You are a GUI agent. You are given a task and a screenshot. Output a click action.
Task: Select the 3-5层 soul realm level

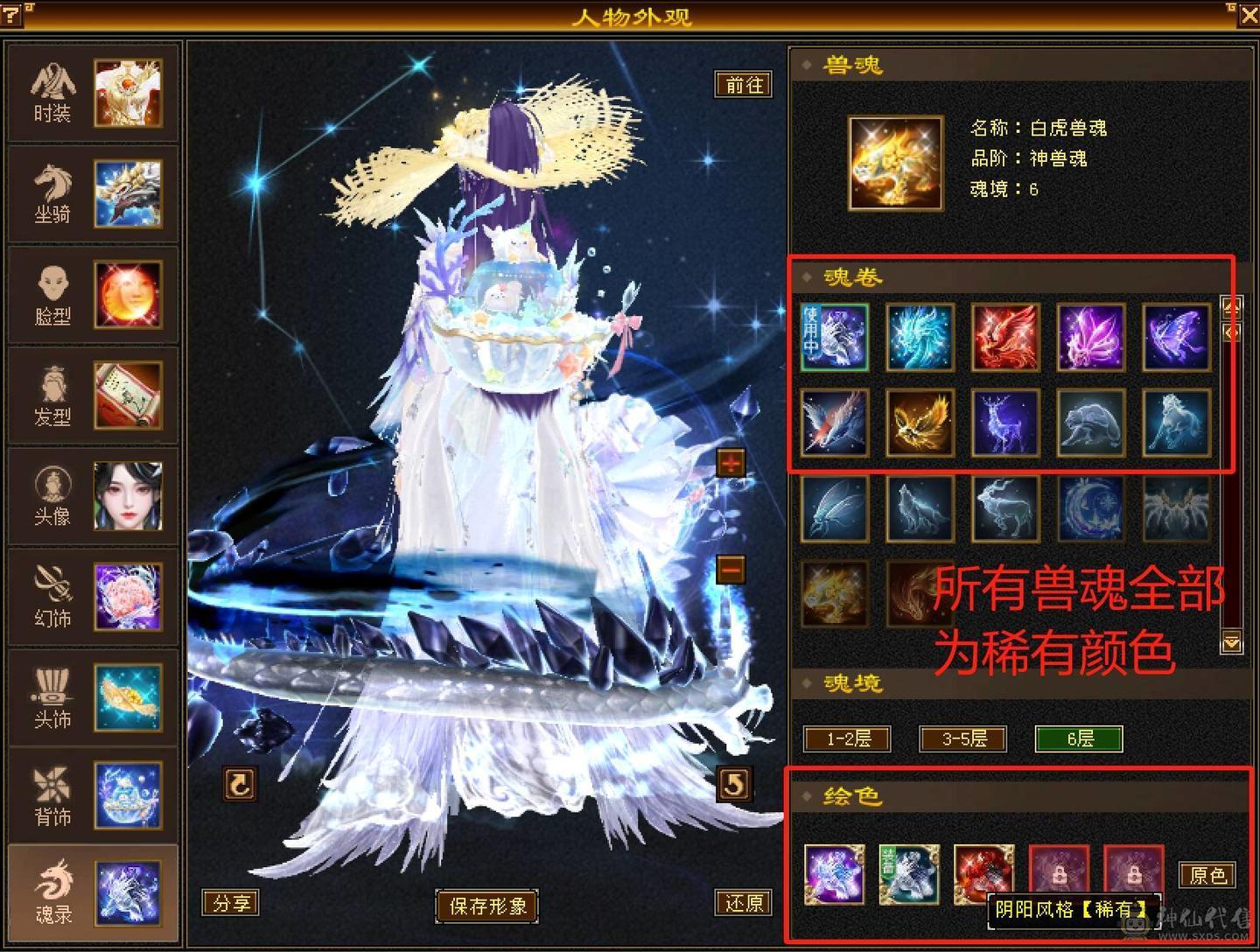click(x=962, y=738)
